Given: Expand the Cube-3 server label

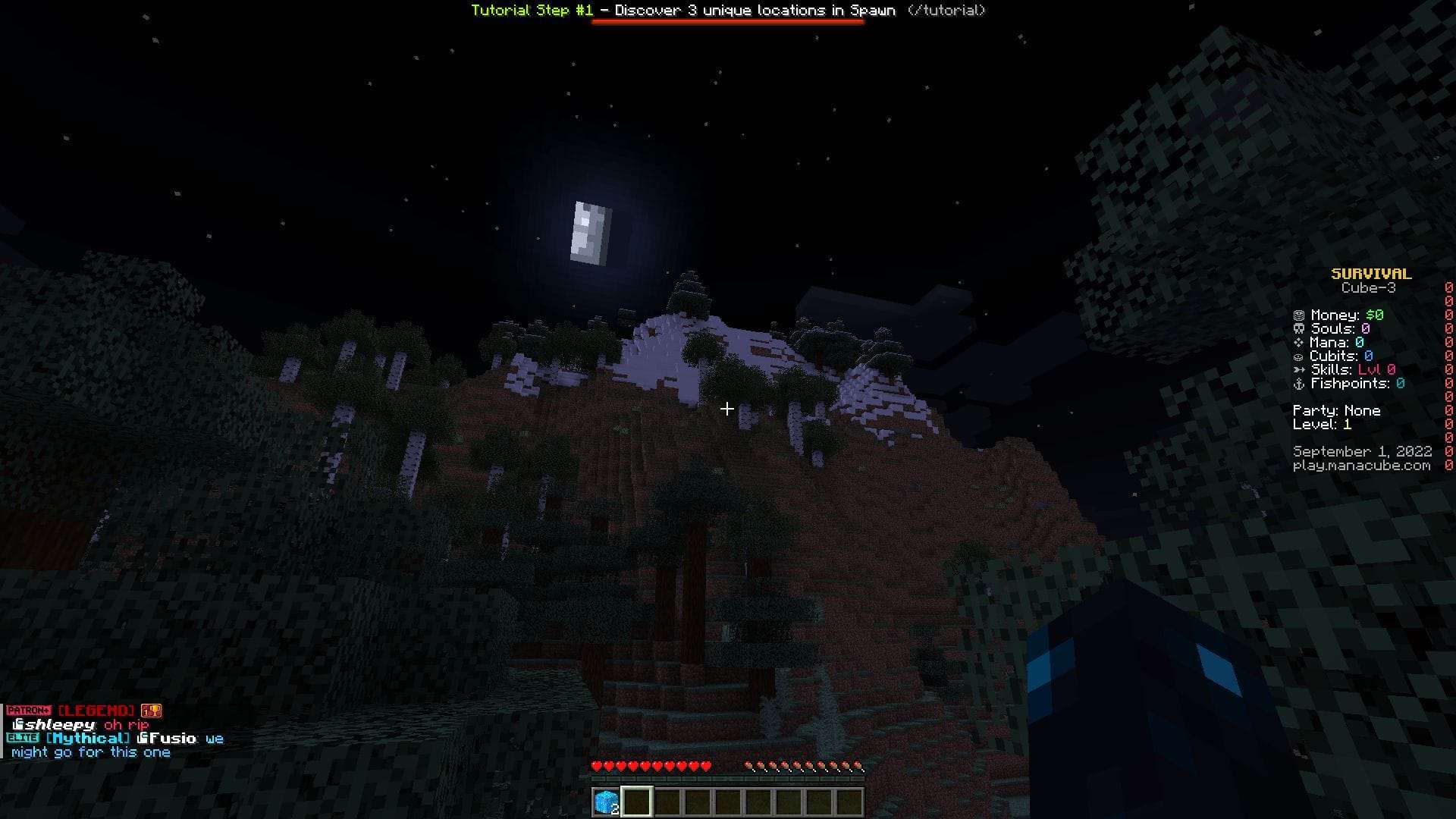Looking at the screenshot, I should [x=1370, y=288].
